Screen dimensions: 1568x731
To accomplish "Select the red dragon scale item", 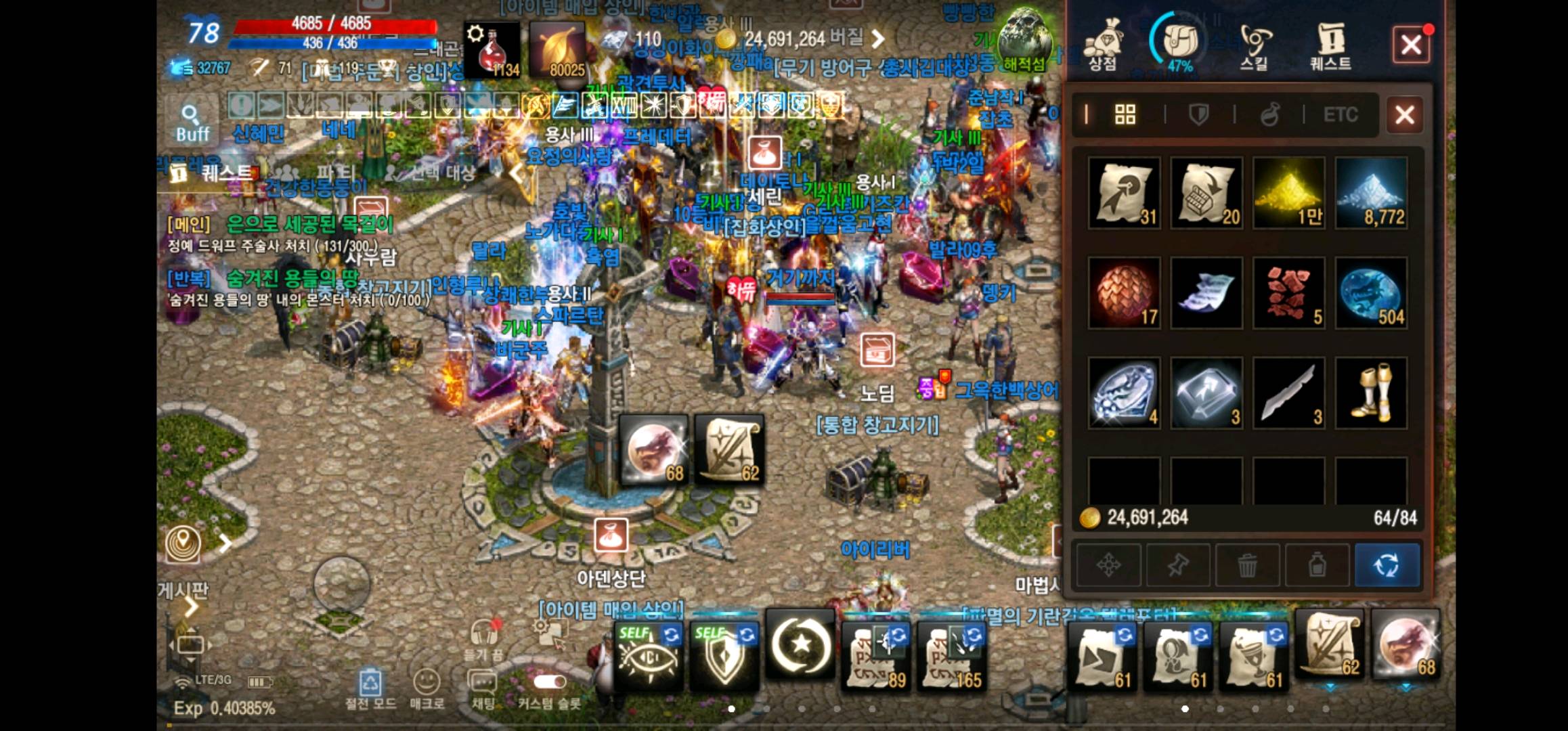I will click(x=1125, y=293).
